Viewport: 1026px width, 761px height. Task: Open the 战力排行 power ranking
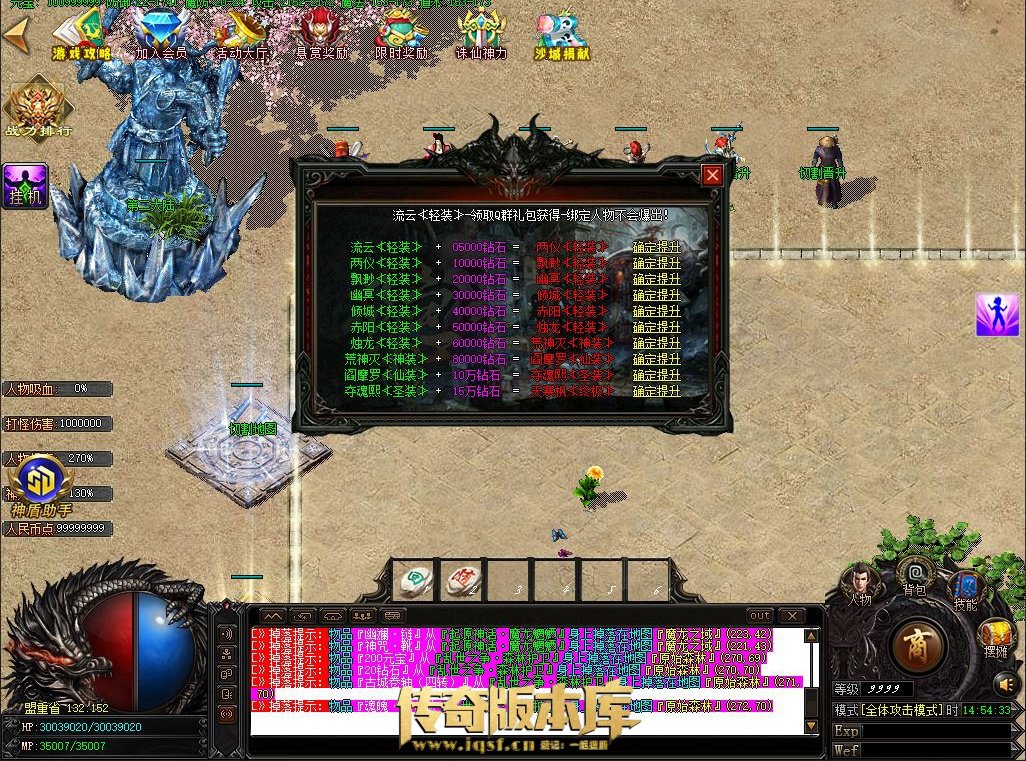click(x=38, y=107)
